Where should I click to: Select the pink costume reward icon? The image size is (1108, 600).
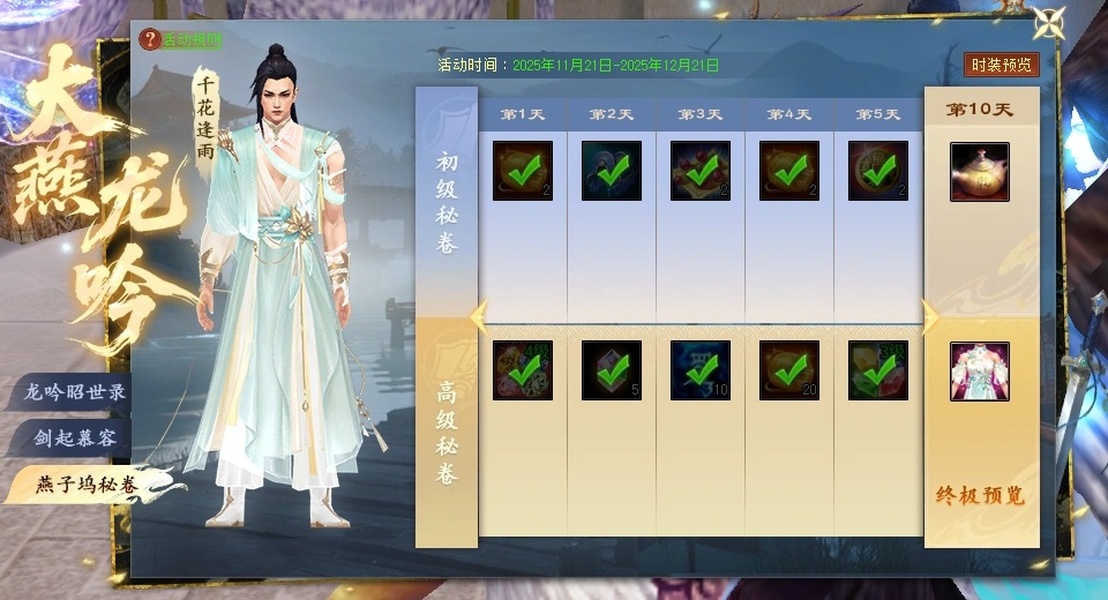click(979, 371)
